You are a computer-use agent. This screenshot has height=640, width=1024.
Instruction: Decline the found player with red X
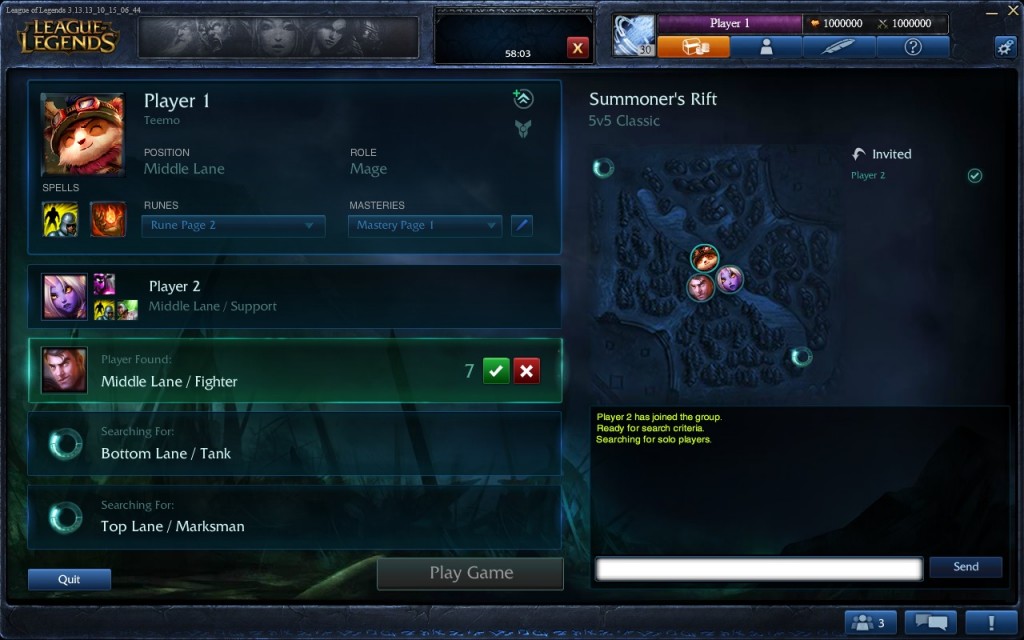point(527,371)
